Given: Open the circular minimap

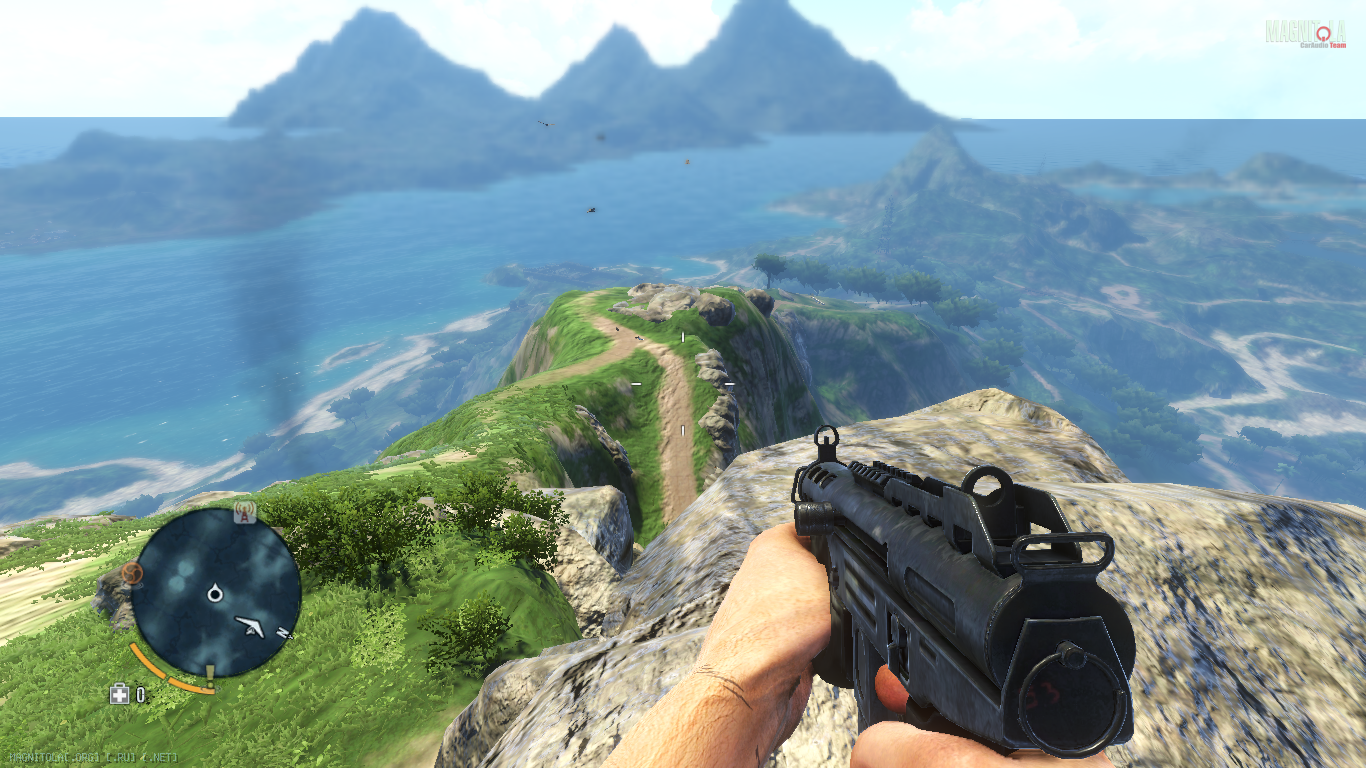Looking at the screenshot, I should pyautogui.click(x=215, y=593).
